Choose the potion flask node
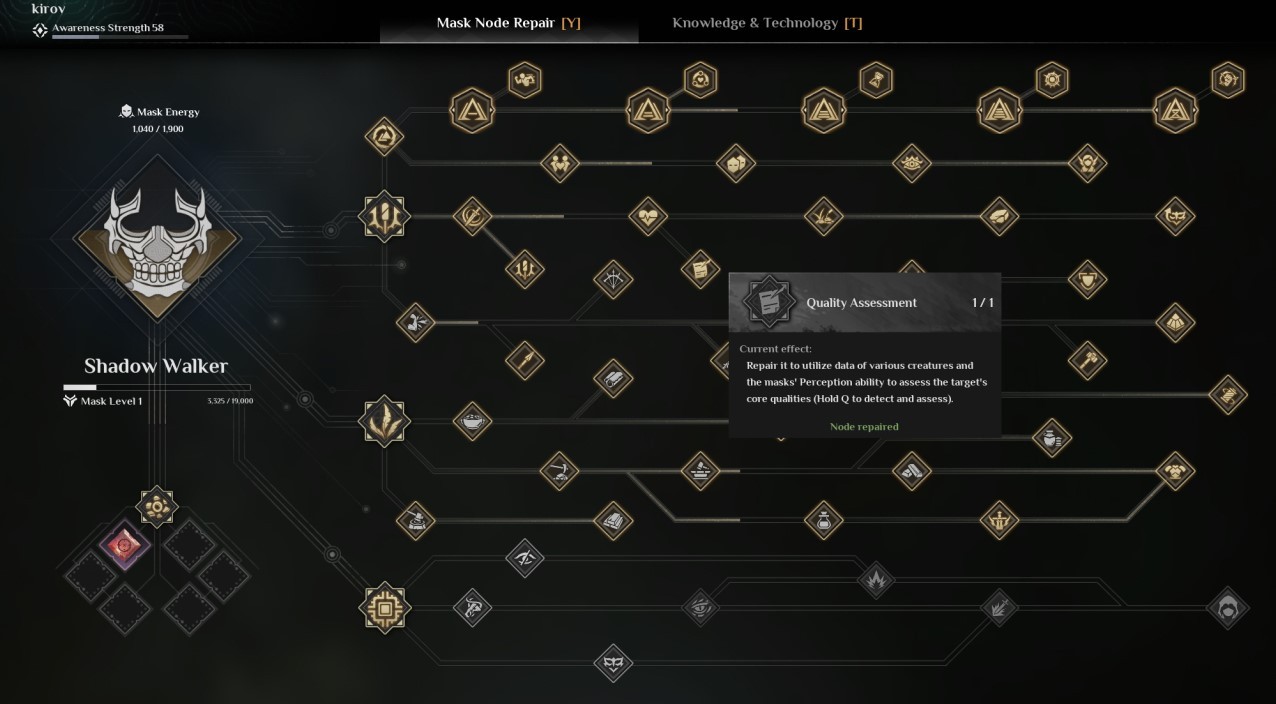This screenshot has width=1276, height=704. [x=823, y=520]
